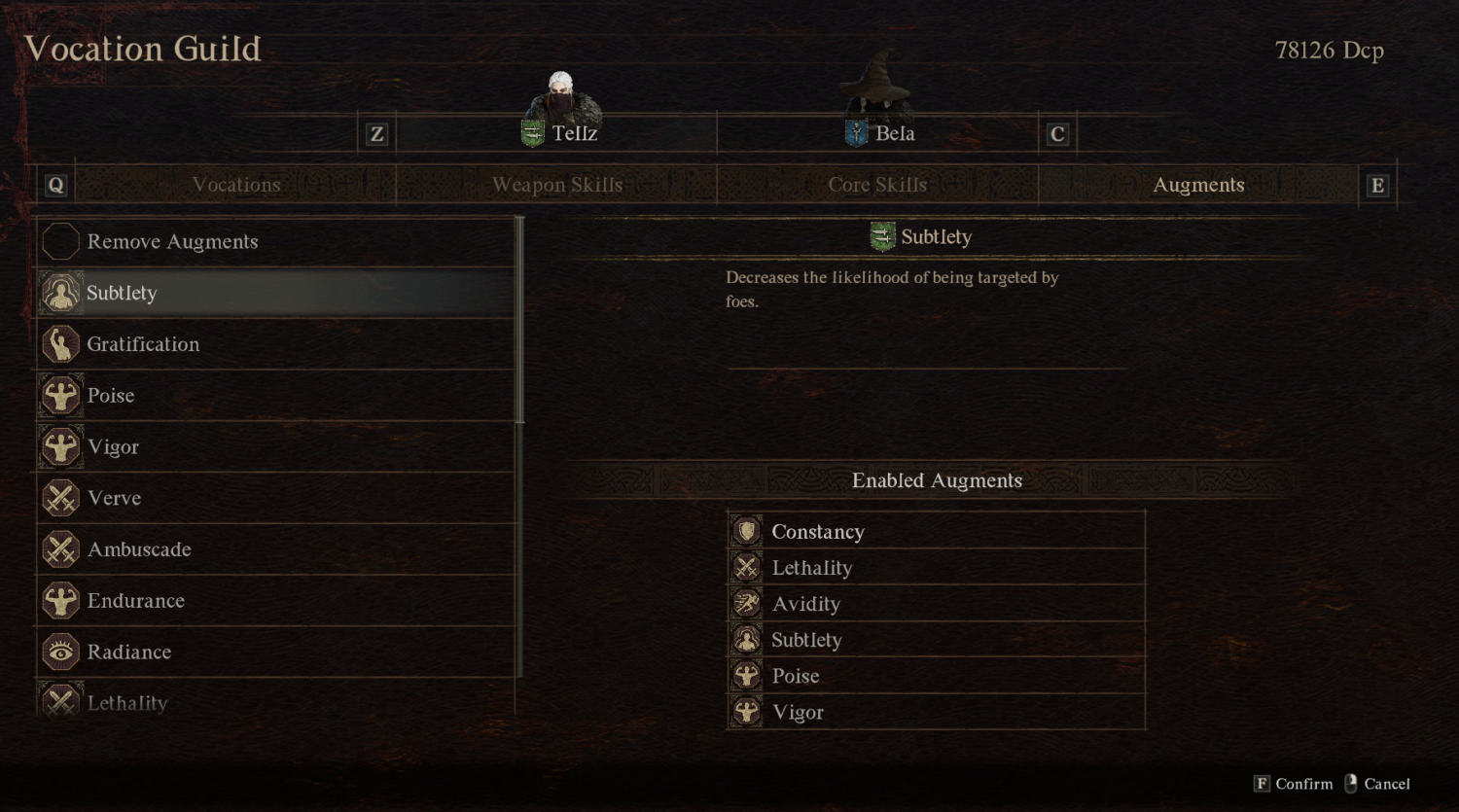This screenshot has width=1459, height=812.
Task: Switch to the previous pawn with Z shortcut
Action: (376, 133)
